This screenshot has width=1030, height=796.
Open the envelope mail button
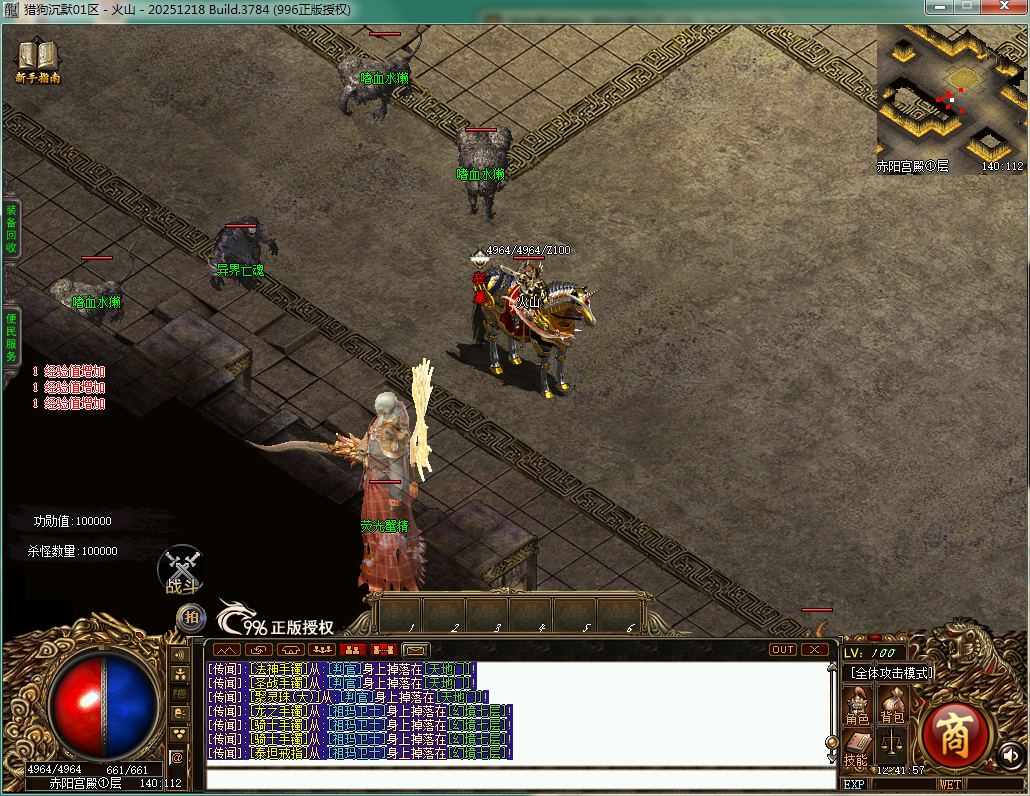[x=416, y=650]
